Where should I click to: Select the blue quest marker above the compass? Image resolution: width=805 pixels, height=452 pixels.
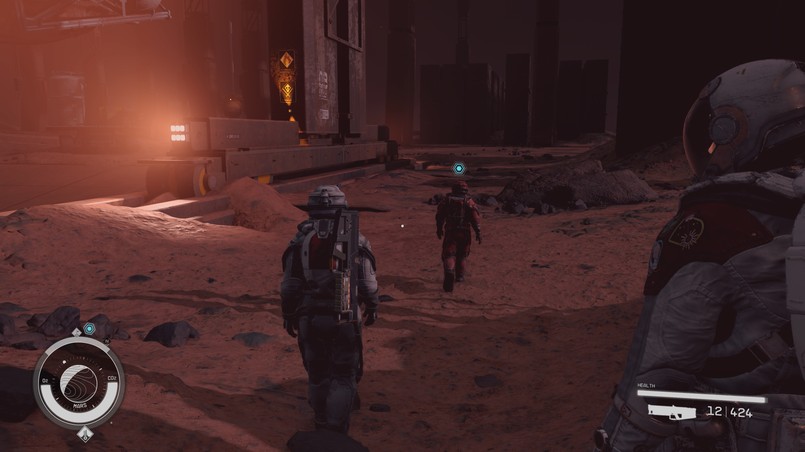pos(89,328)
